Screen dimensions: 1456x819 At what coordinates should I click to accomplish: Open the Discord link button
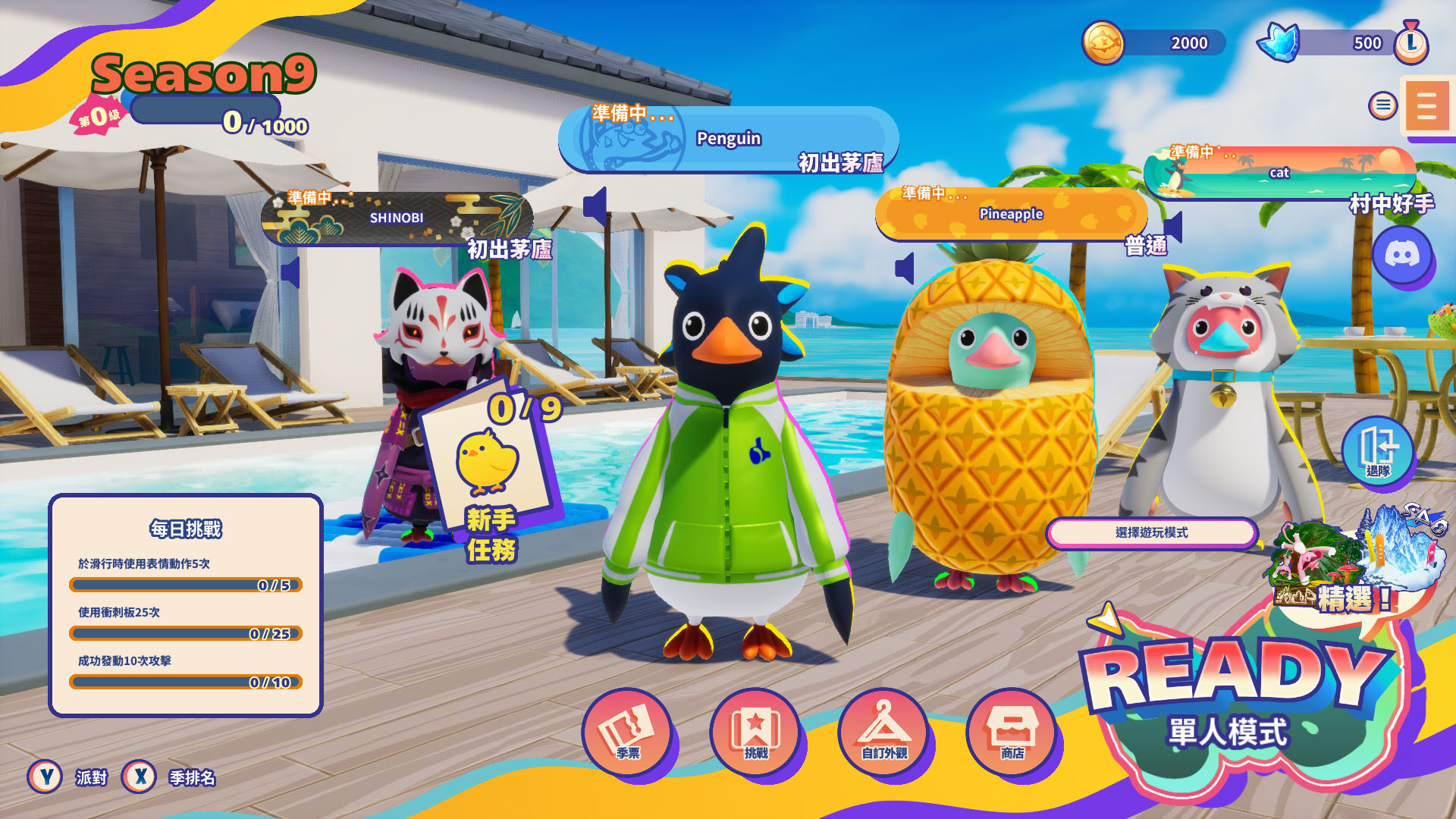(x=1402, y=255)
